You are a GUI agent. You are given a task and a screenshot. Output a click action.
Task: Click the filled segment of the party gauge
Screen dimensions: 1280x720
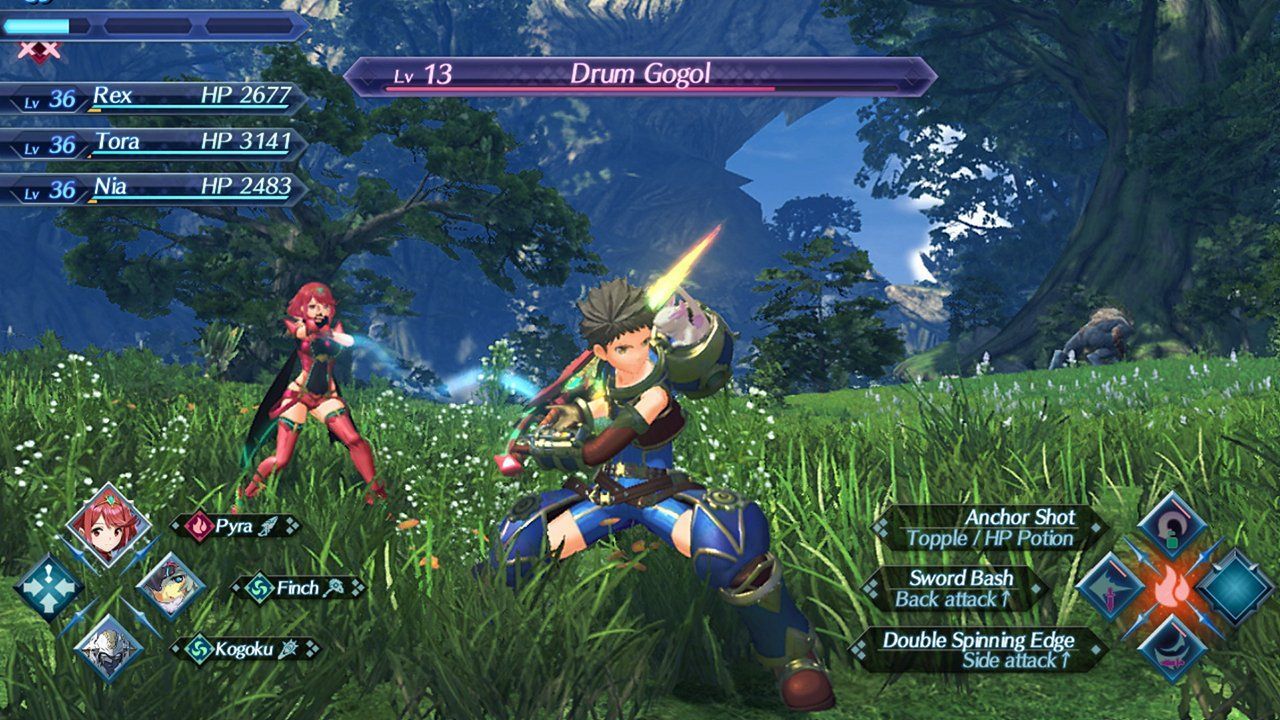(38, 26)
